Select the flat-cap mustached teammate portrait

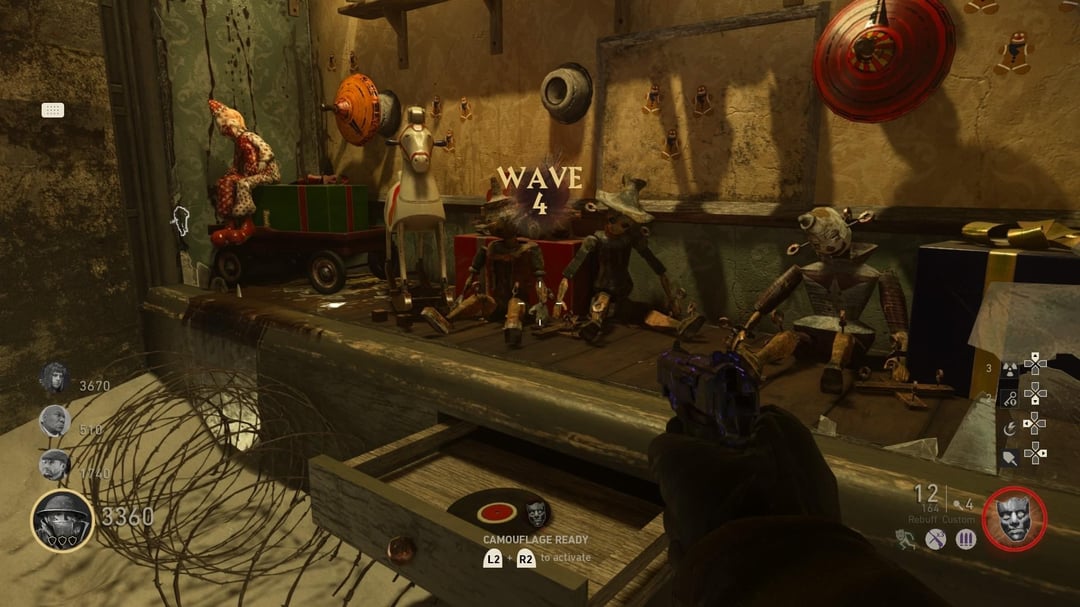pyautogui.click(x=54, y=465)
